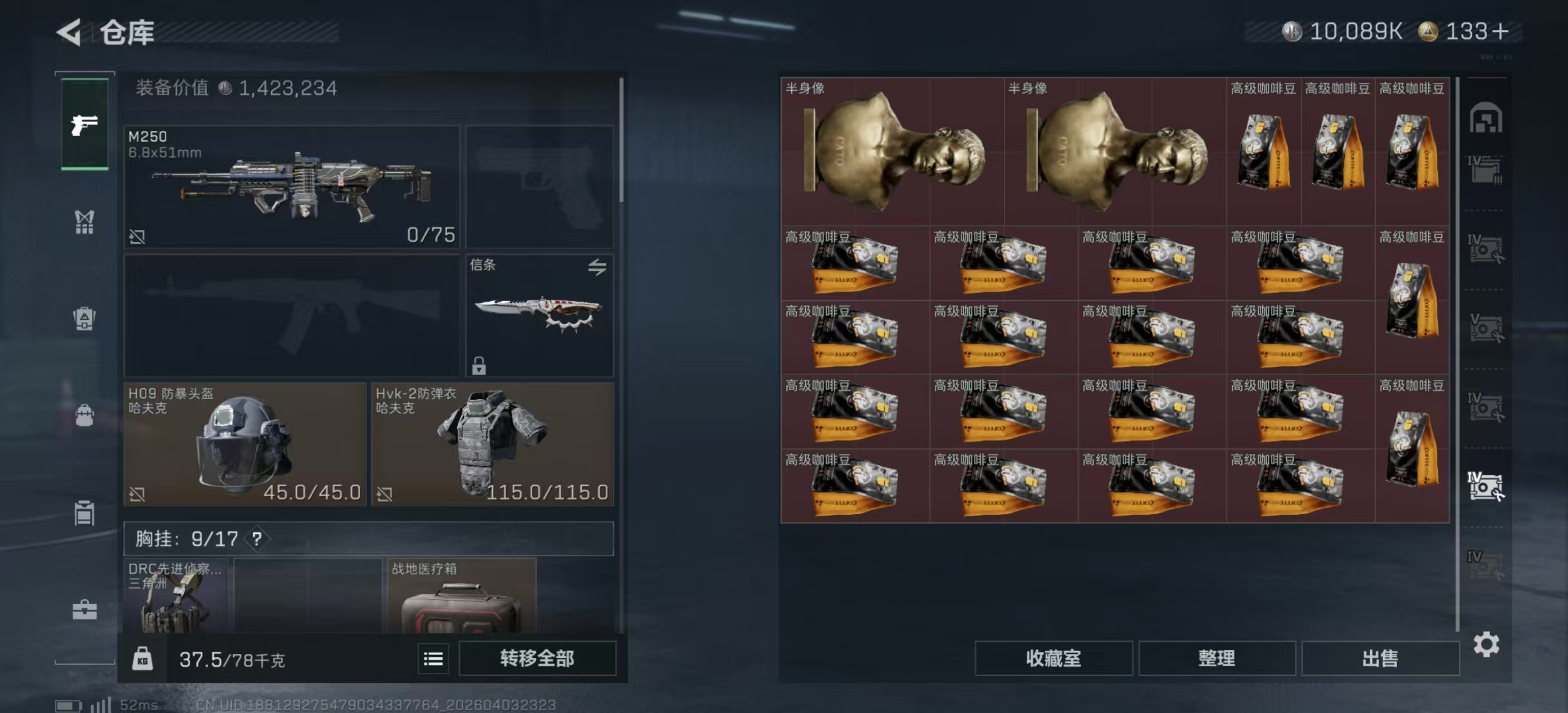Add more gold currency with the plus
This screenshot has width=1568, height=713.
tap(1501, 31)
